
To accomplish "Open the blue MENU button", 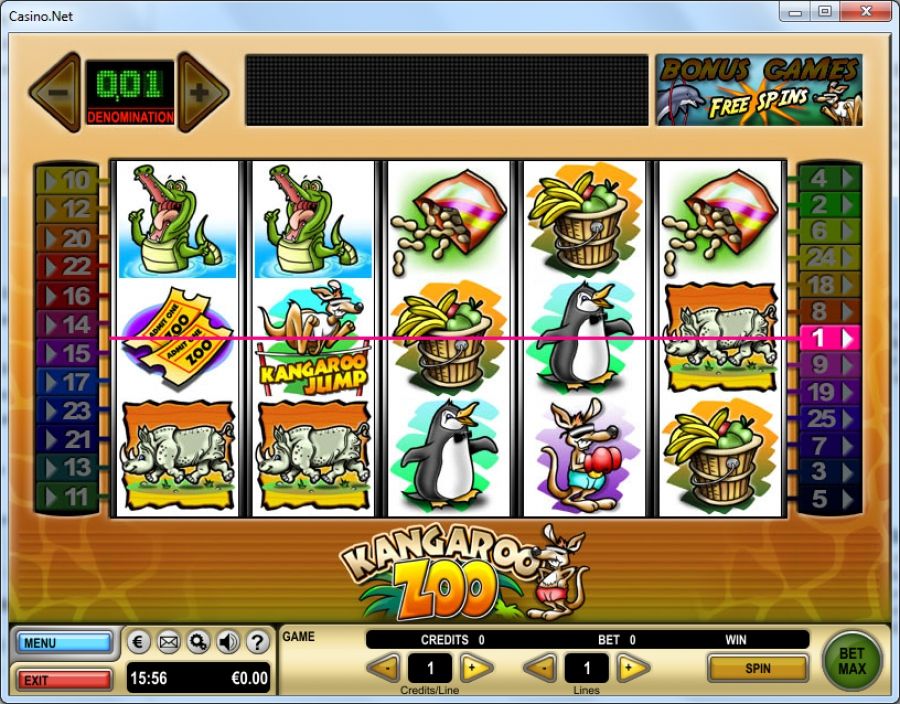I will (65, 643).
